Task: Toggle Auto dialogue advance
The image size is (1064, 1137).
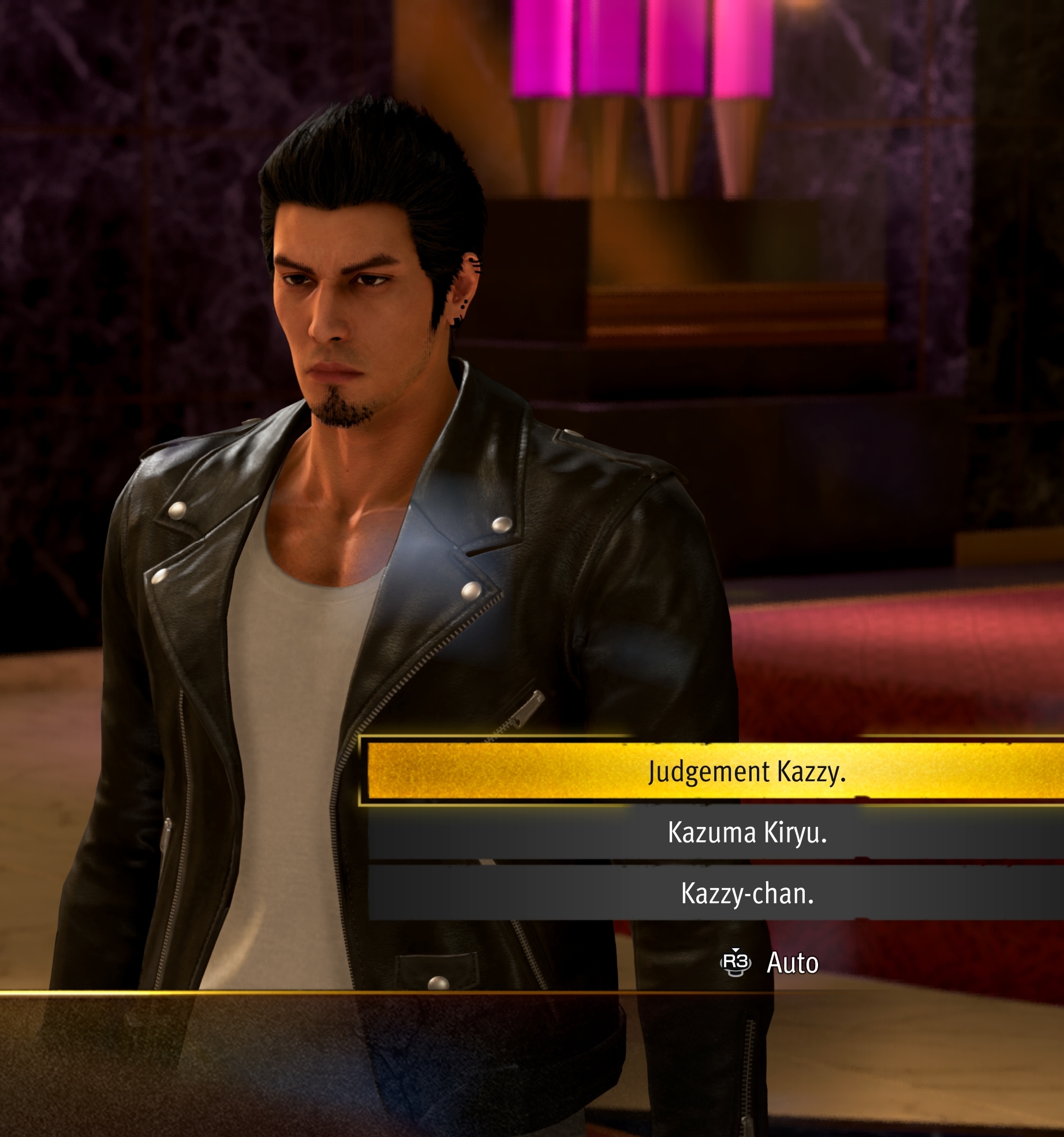Action: point(770,963)
